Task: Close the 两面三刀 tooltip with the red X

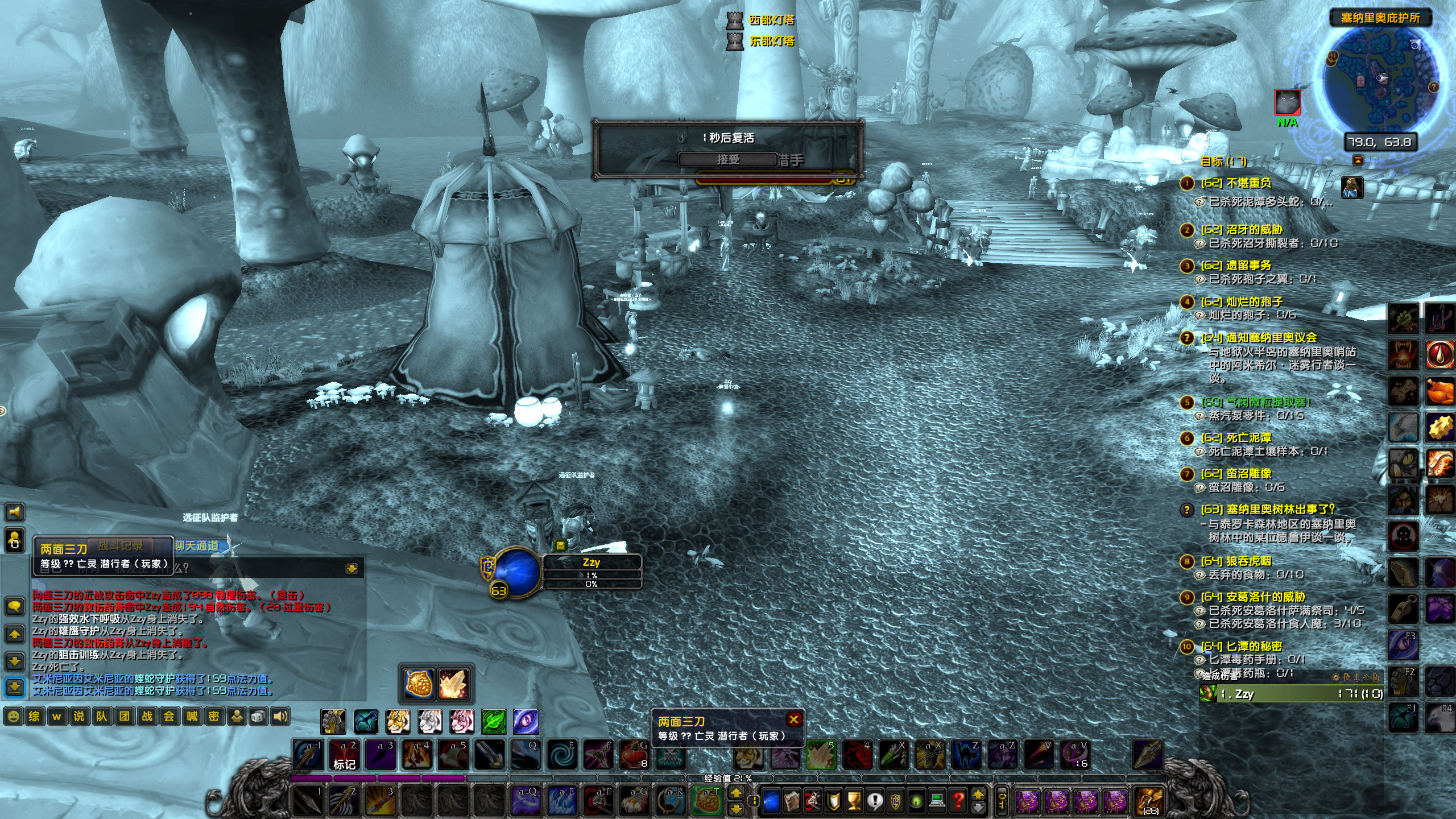Action: [x=794, y=719]
